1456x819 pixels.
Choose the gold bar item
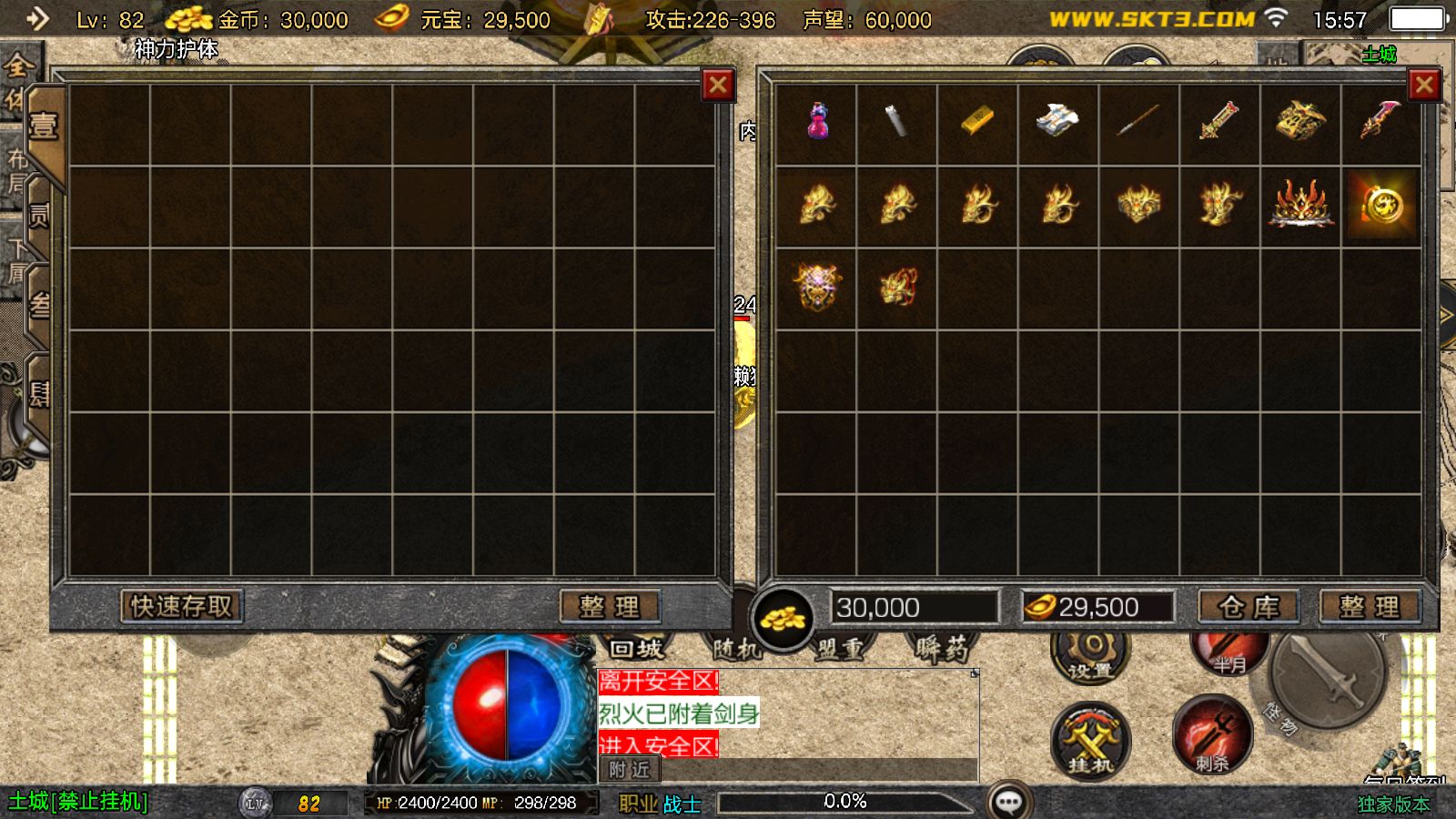[x=977, y=122]
